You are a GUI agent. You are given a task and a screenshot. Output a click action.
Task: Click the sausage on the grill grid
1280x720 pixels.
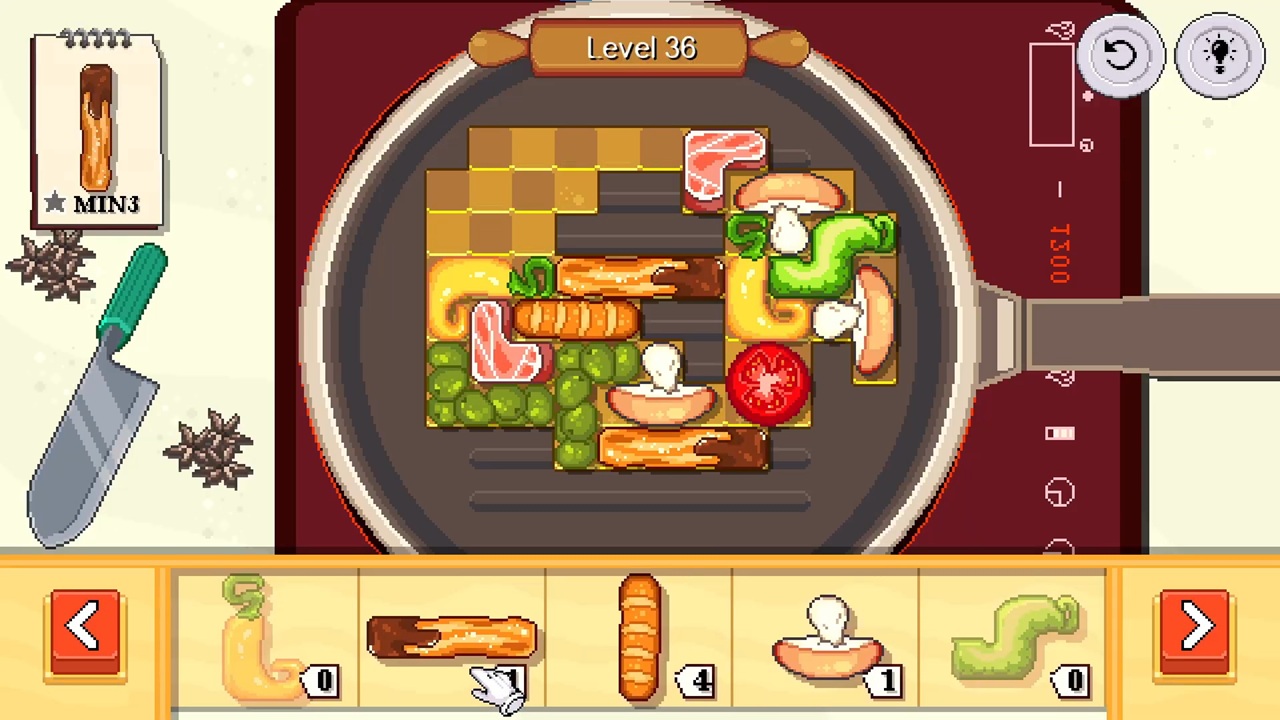tap(575, 320)
